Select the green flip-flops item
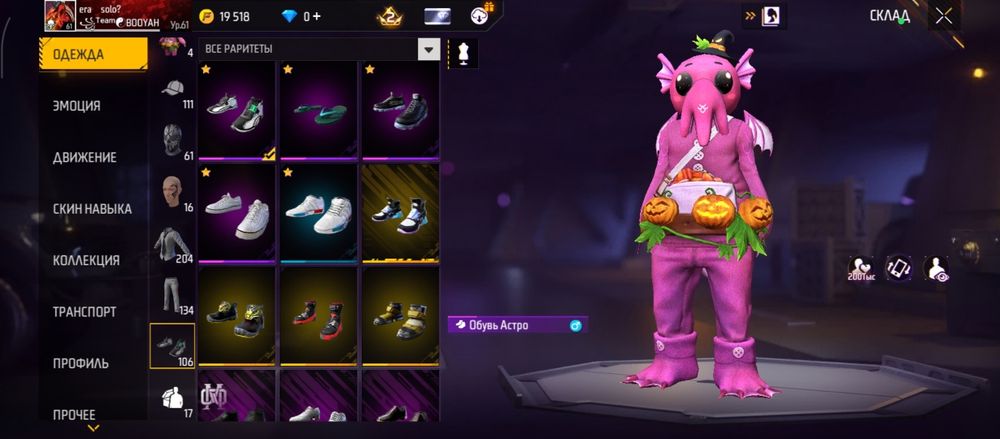The height and width of the screenshot is (439, 1000). [x=319, y=110]
